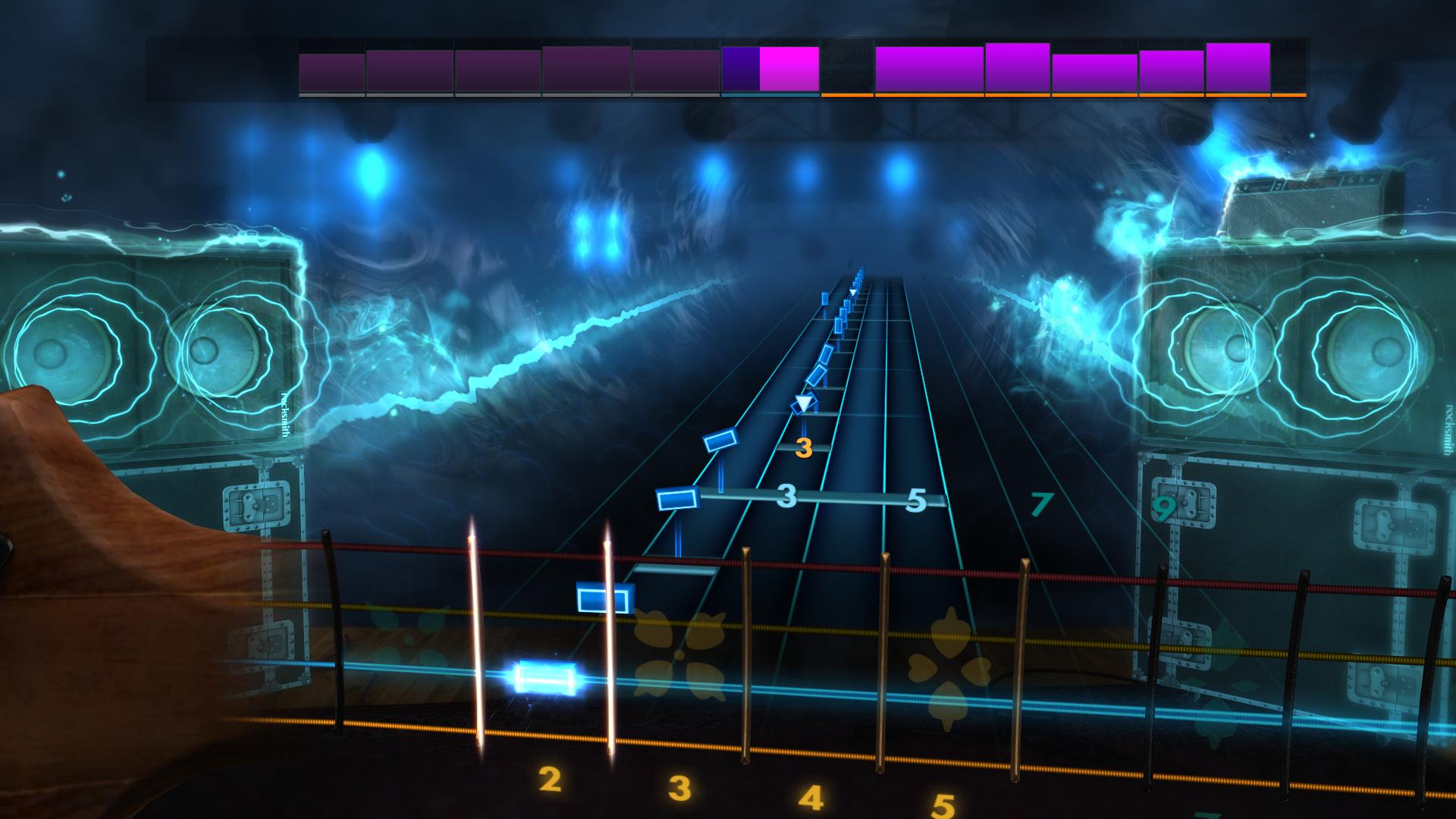The width and height of the screenshot is (1456, 819).
Task: Click the note gem starting the long sustain bar
Action: pyautogui.click(x=677, y=498)
